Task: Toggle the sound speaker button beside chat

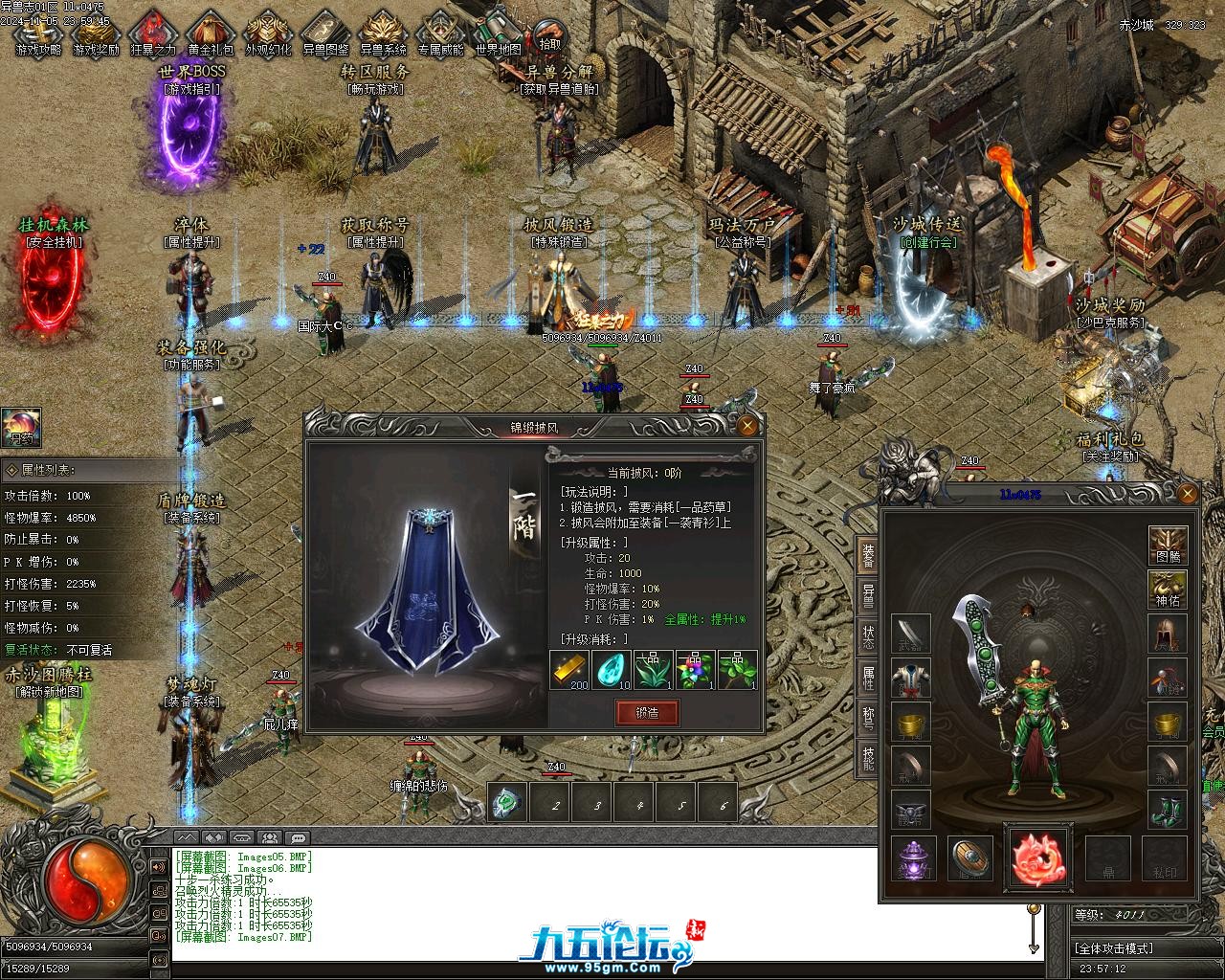Action: (158, 867)
